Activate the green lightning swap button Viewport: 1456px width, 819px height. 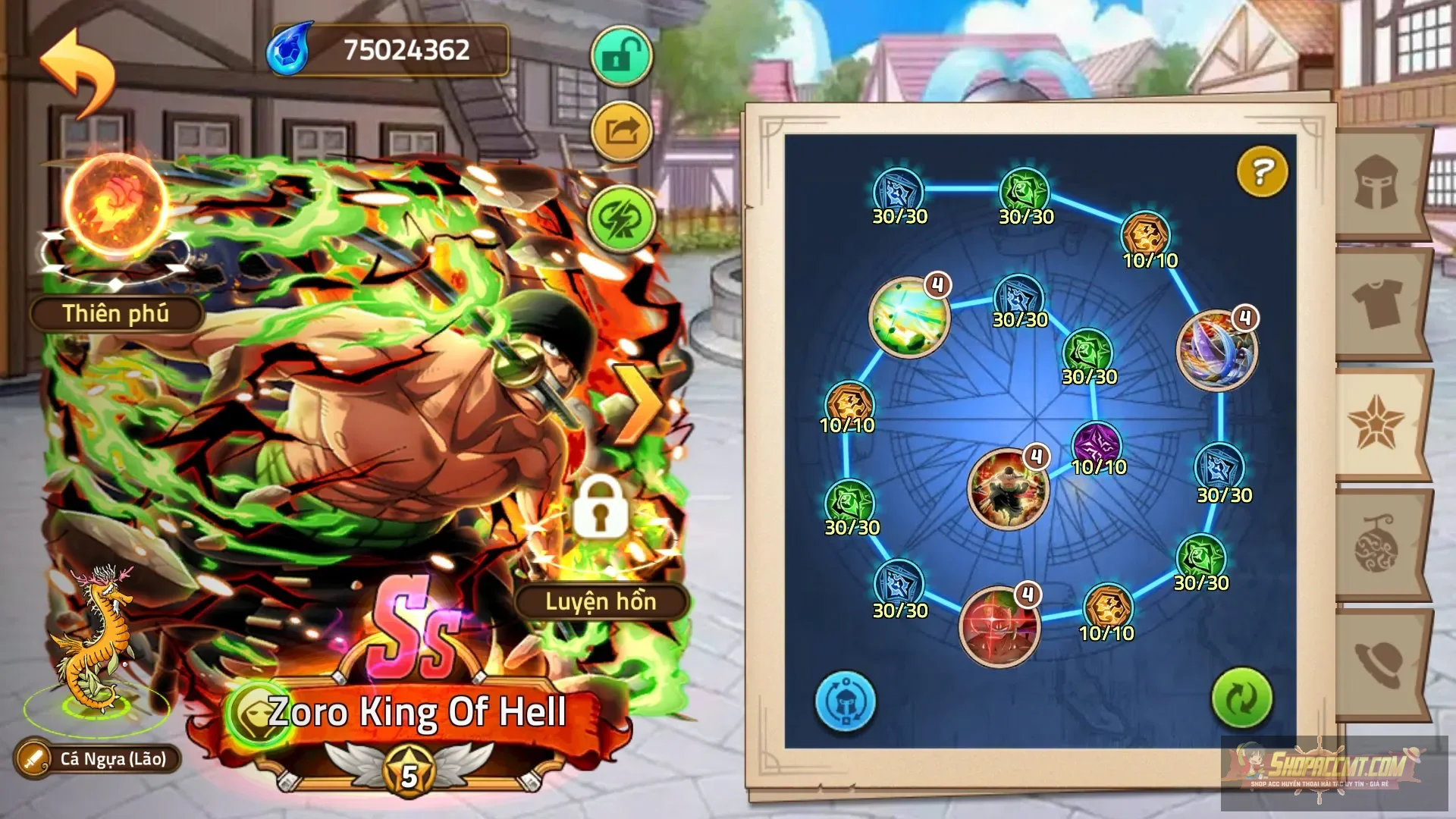[621, 218]
